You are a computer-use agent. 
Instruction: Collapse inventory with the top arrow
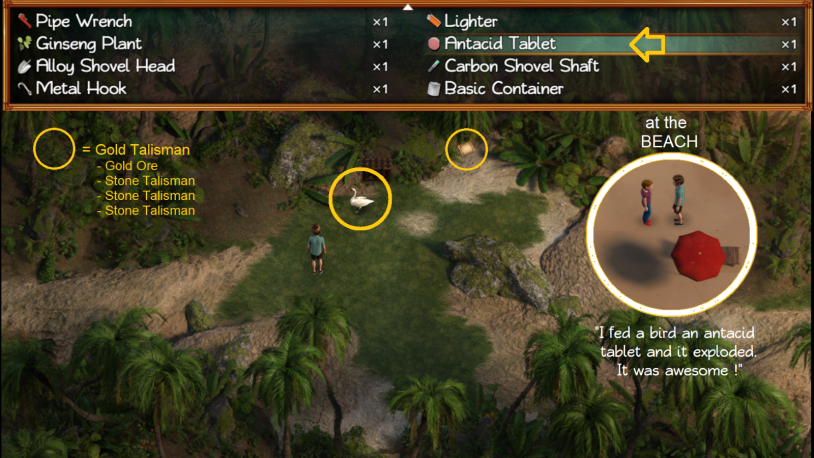tap(407, 5)
